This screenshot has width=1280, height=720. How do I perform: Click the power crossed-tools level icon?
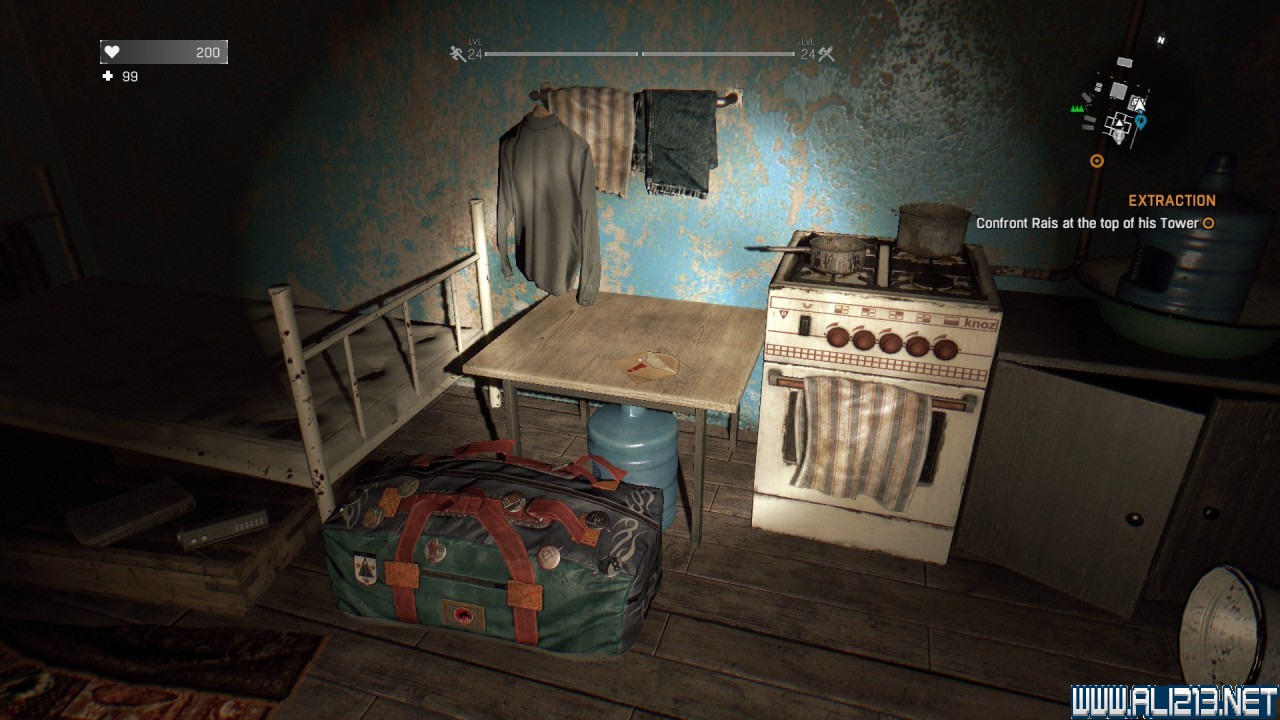(826, 55)
